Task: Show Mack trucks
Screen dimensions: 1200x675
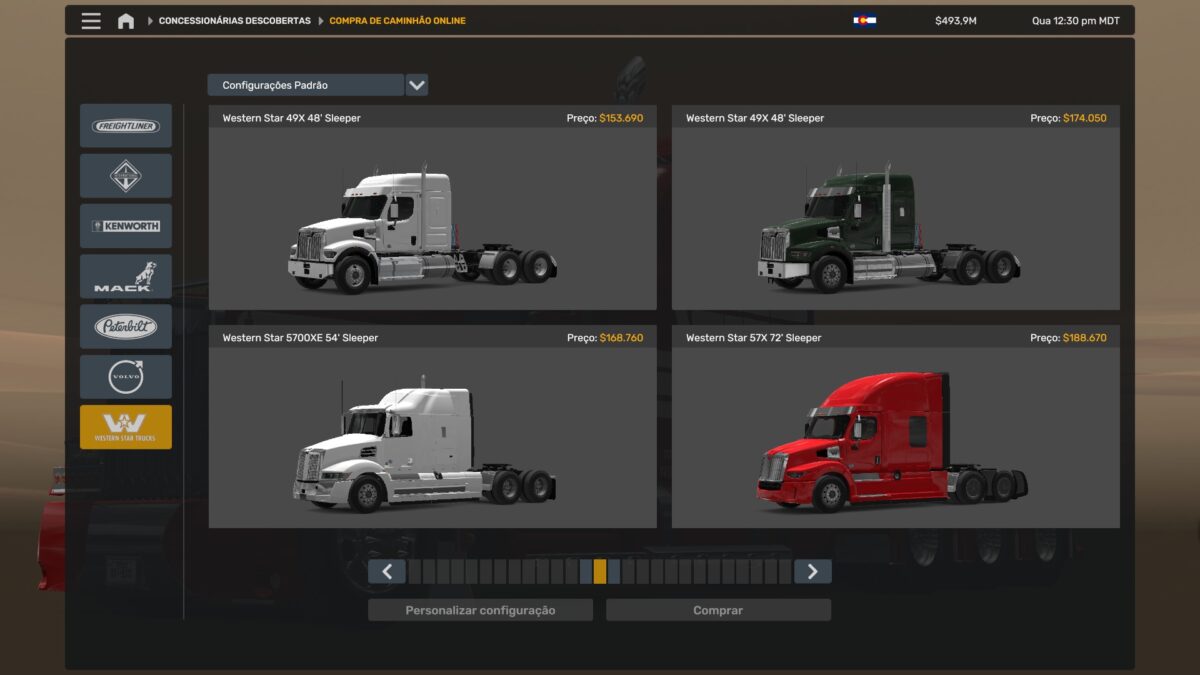Action: (126, 276)
